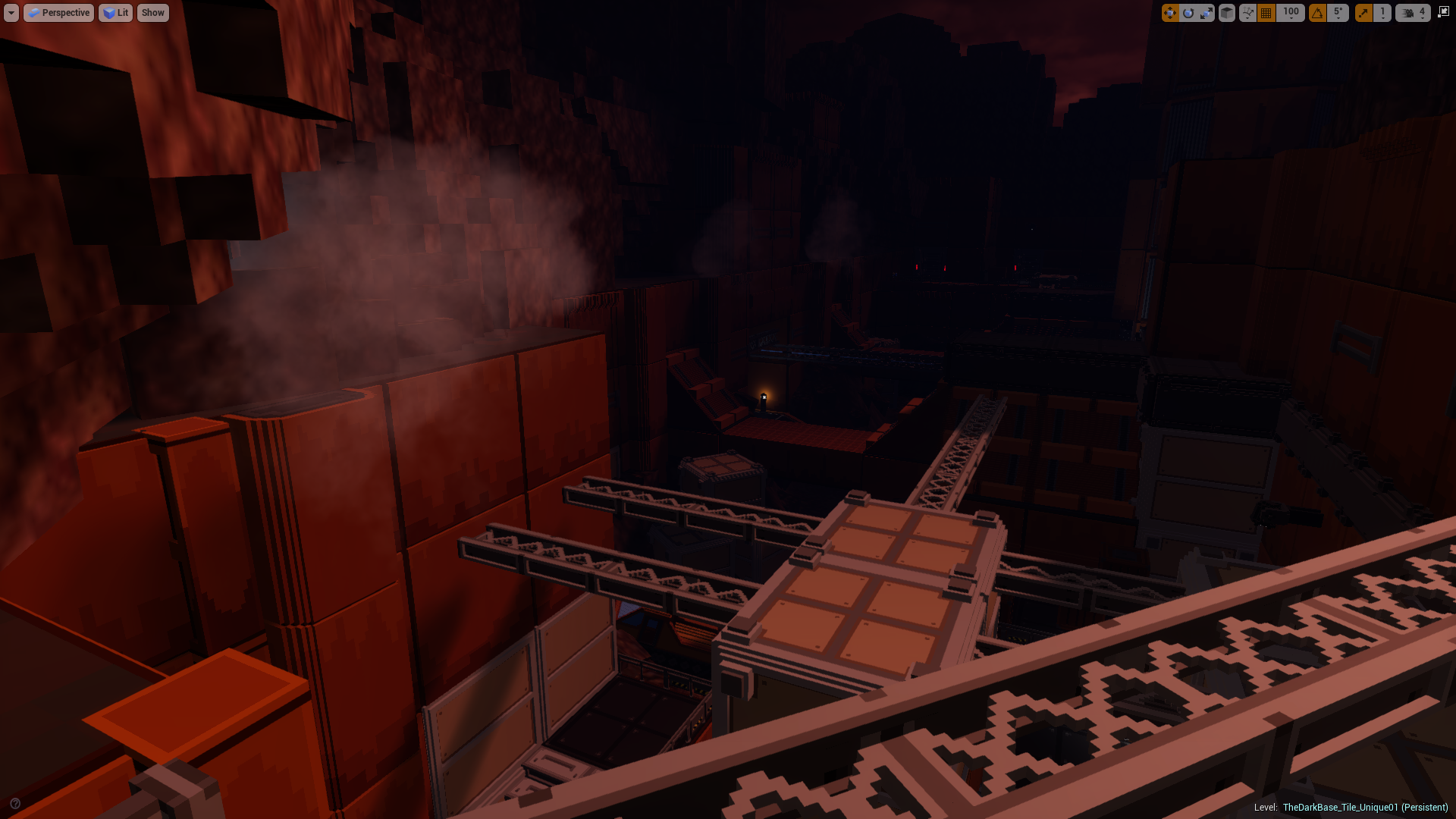Select the Scale tool

point(1207,12)
